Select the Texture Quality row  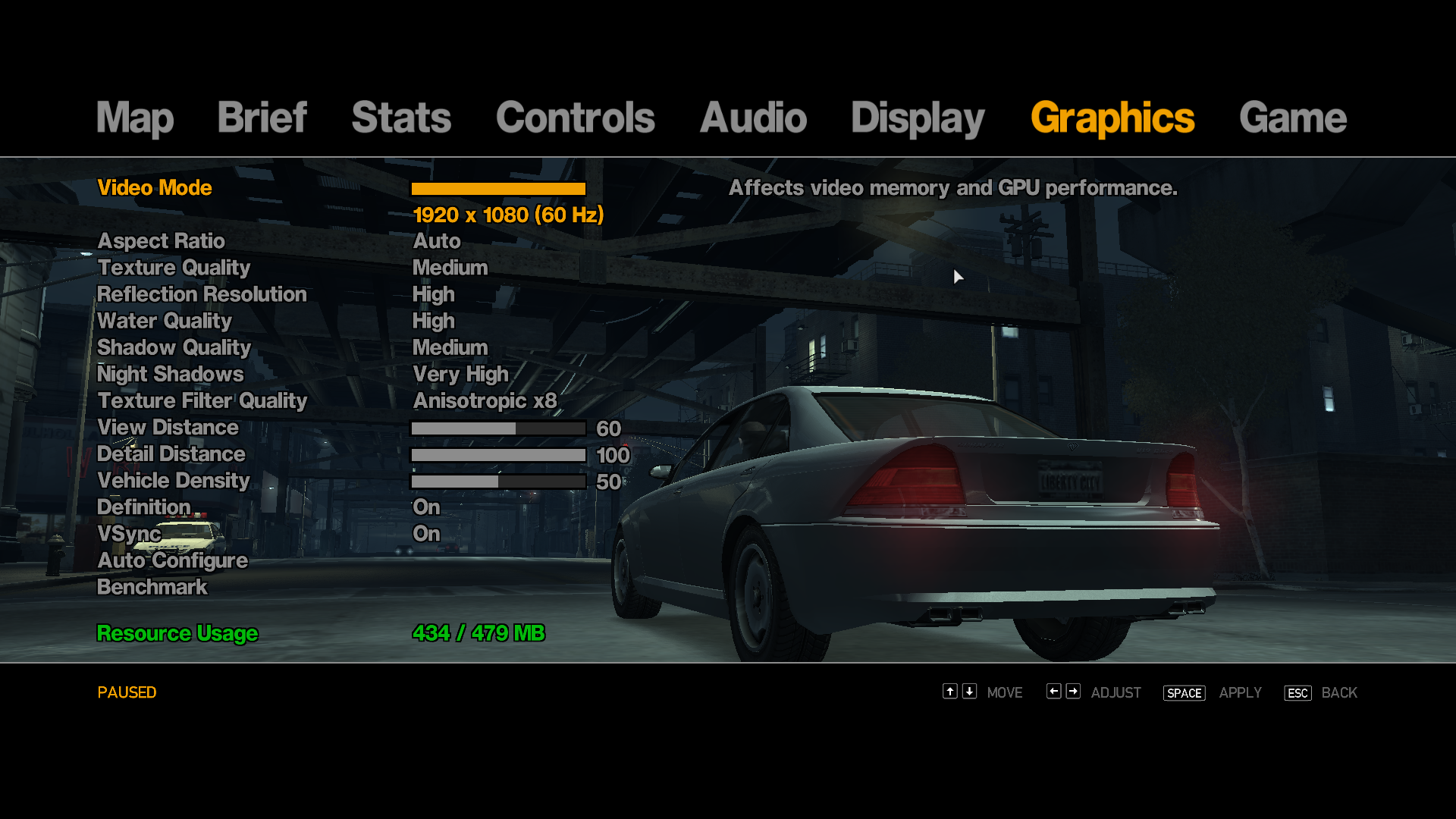tap(174, 268)
